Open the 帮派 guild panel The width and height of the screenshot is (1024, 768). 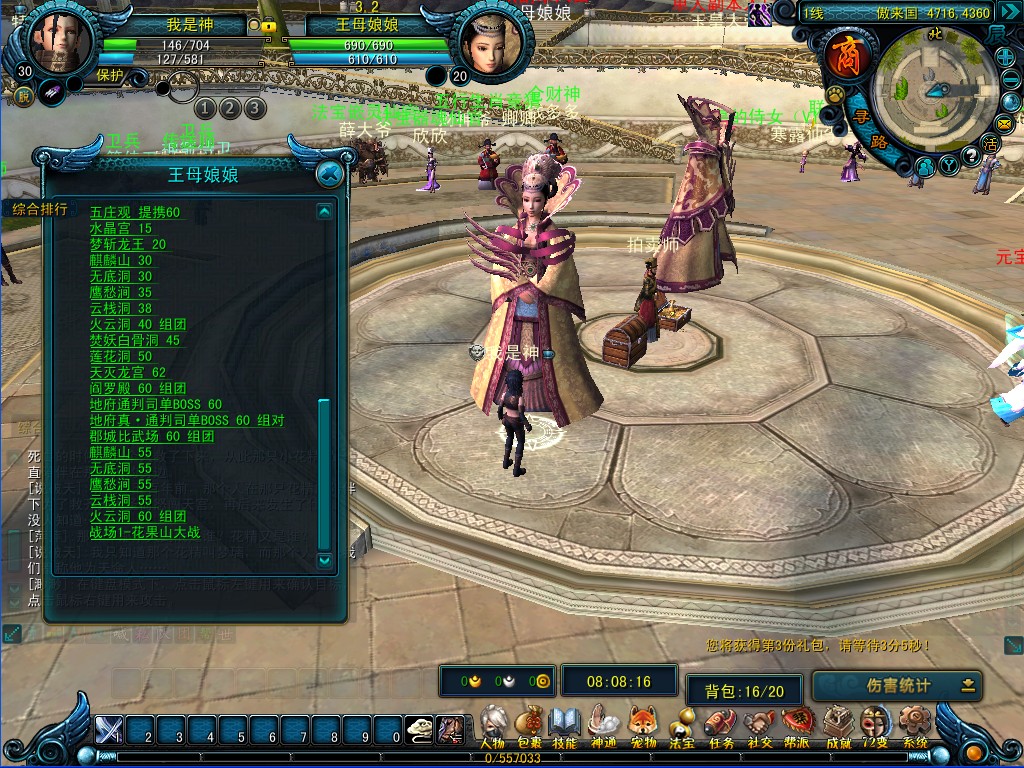(x=797, y=723)
